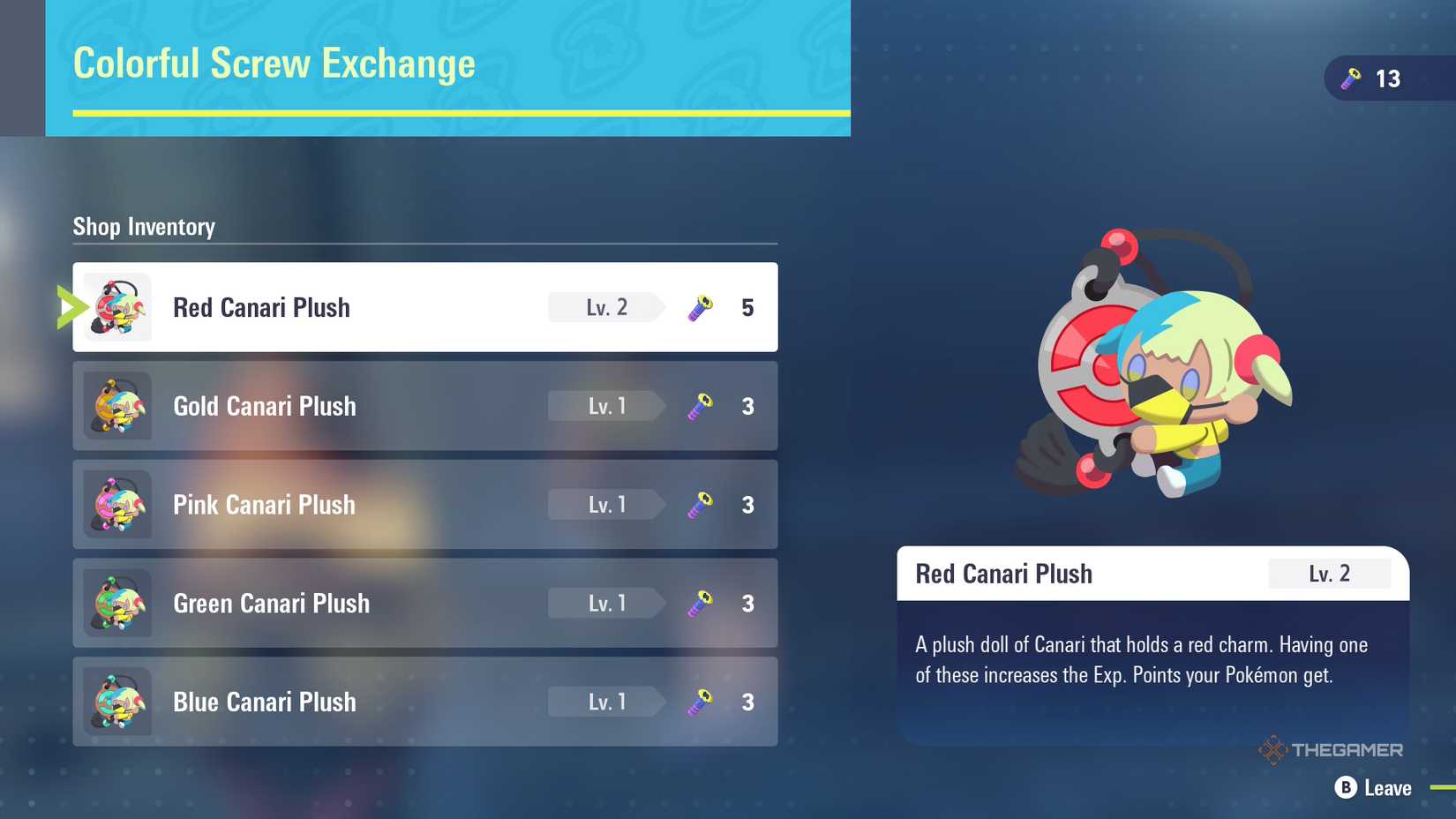Click the Colorful Screw Exchange title banner
Screen dimensions: 1456x819
coord(274,64)
